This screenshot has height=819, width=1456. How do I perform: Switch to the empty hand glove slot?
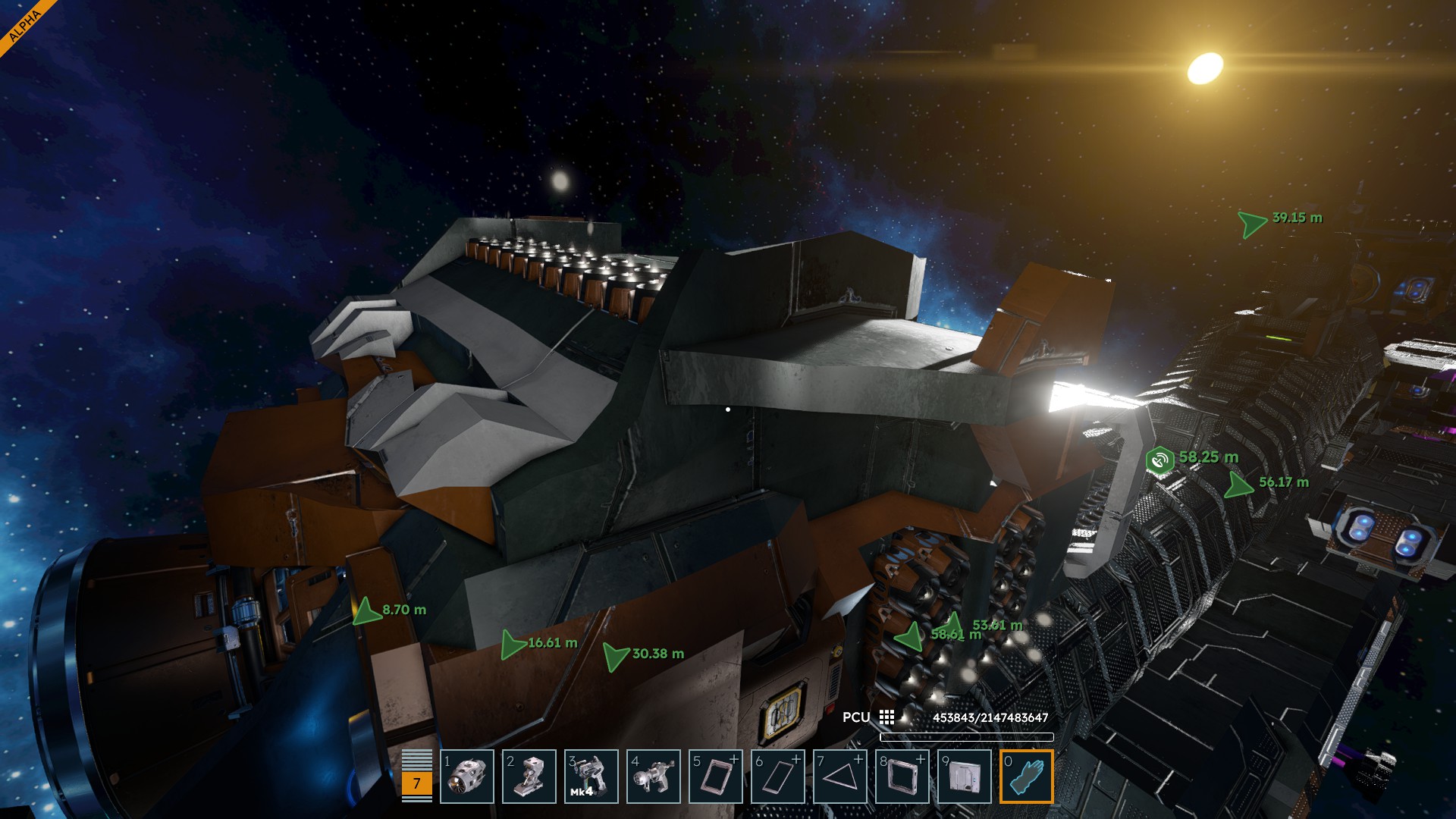1027,777
